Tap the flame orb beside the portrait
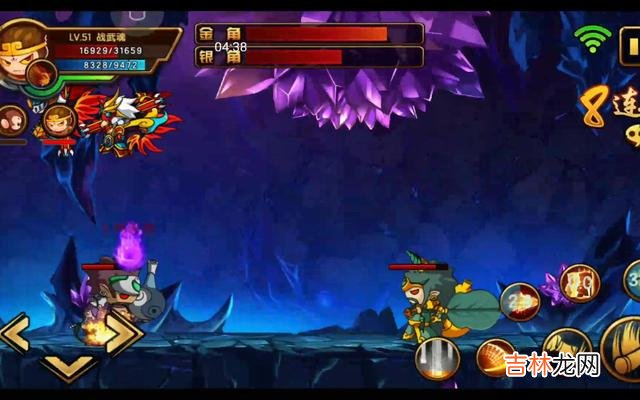Screen dimensions: 640x400 42,73
